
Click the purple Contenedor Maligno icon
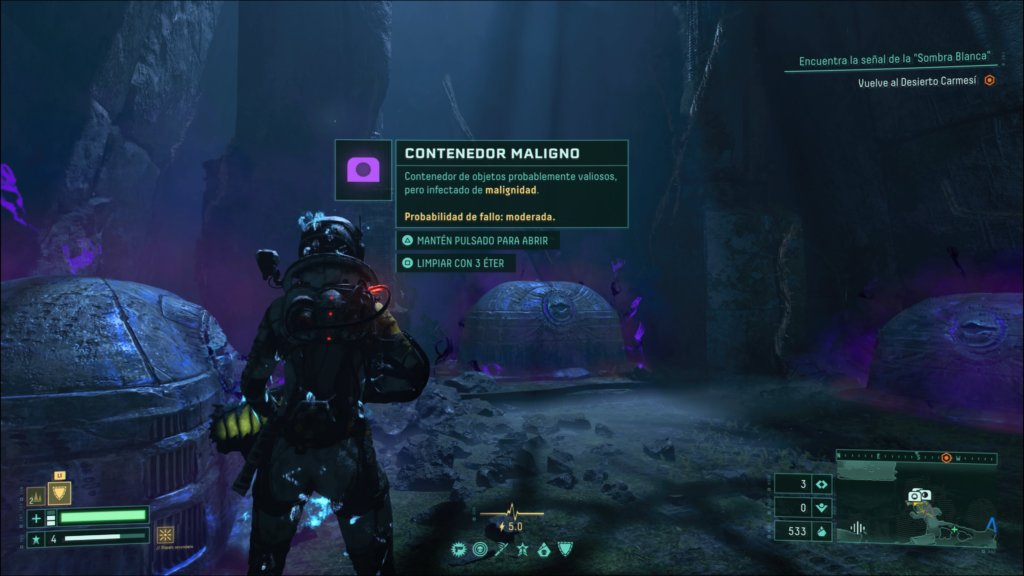pyautogui.click(x=363, y=169)
